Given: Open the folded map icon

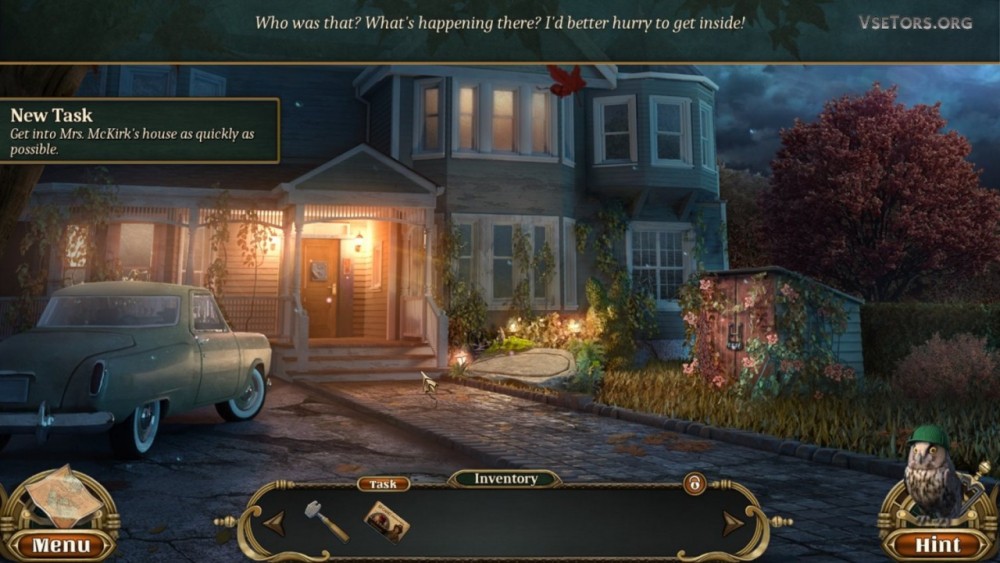Looking at the screenshot, I should [x=62, y=496].
